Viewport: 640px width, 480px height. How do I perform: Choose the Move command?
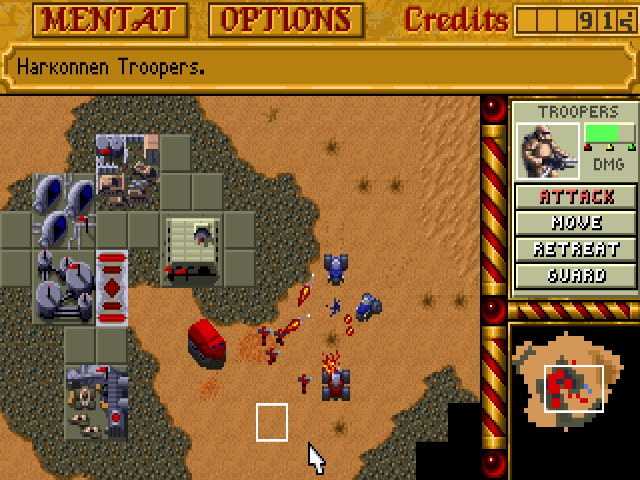tap(577, 223)
